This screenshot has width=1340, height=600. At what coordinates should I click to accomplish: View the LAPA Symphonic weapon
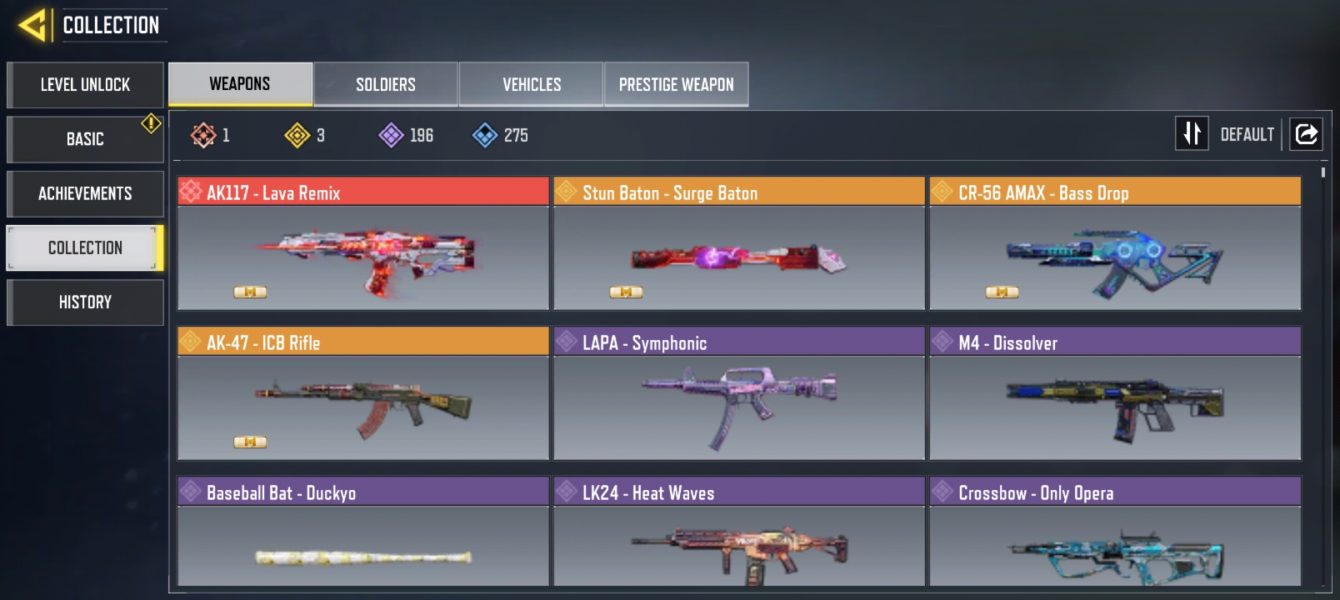point(739,406)
